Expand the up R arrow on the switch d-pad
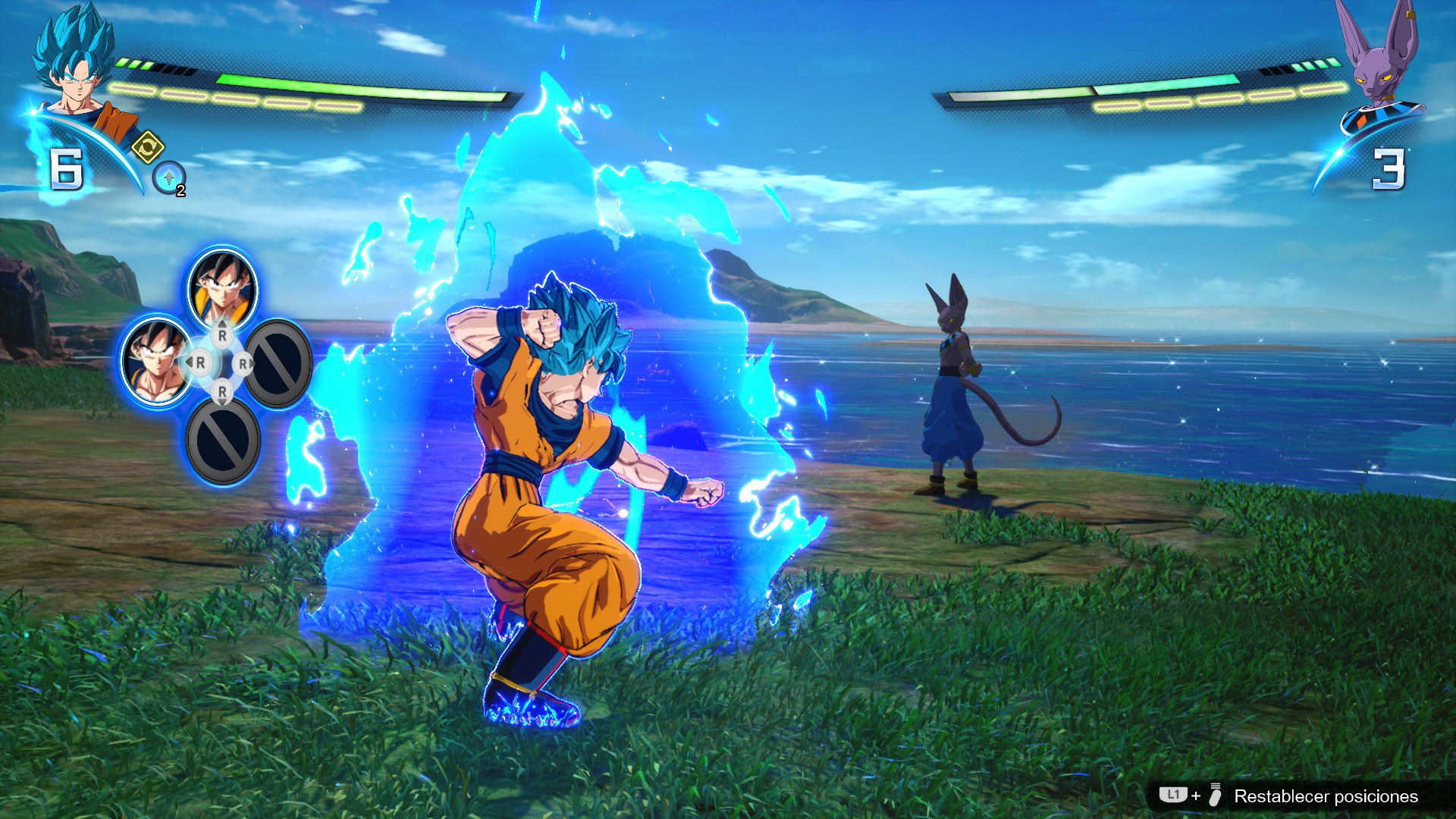The width and height of the screenshot is (1456, 819). (x=222, y=335)
